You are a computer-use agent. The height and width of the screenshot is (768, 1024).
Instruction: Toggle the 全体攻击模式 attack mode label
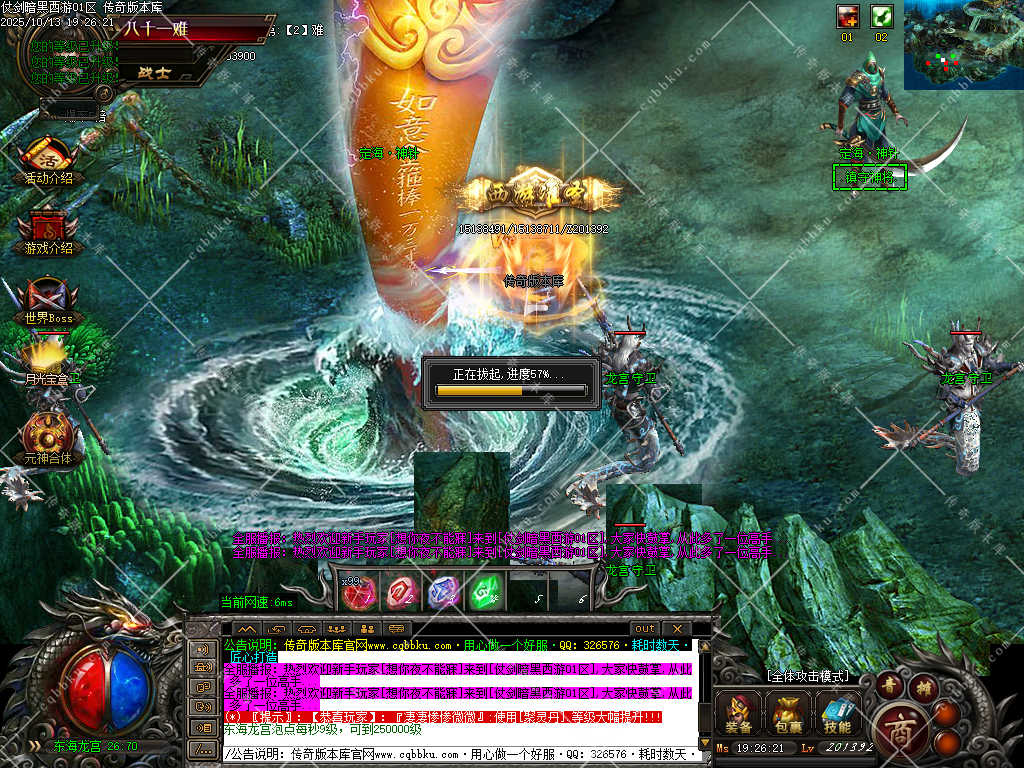807,676
